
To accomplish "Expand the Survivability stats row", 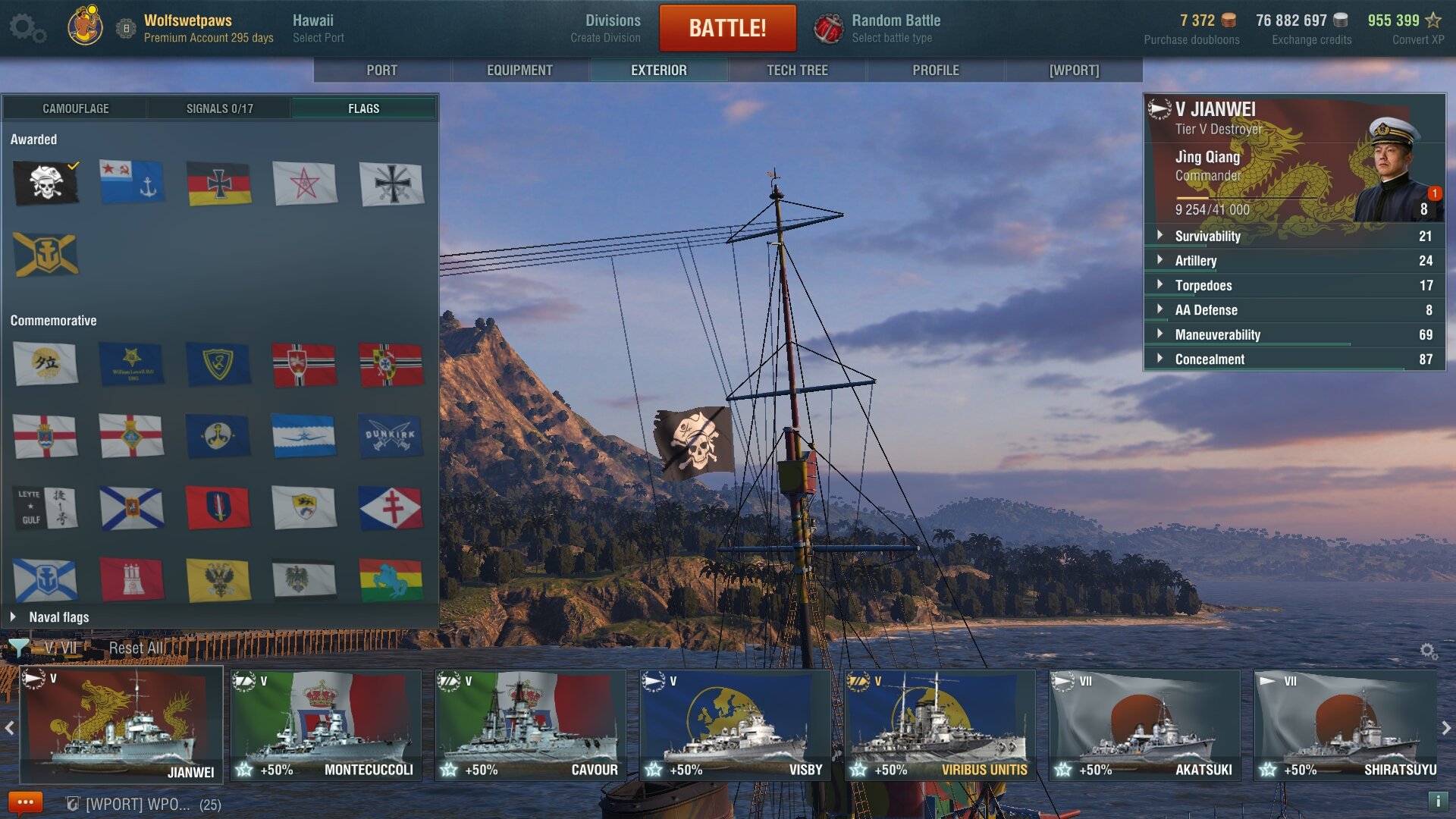I will [x=1207, y=236].
